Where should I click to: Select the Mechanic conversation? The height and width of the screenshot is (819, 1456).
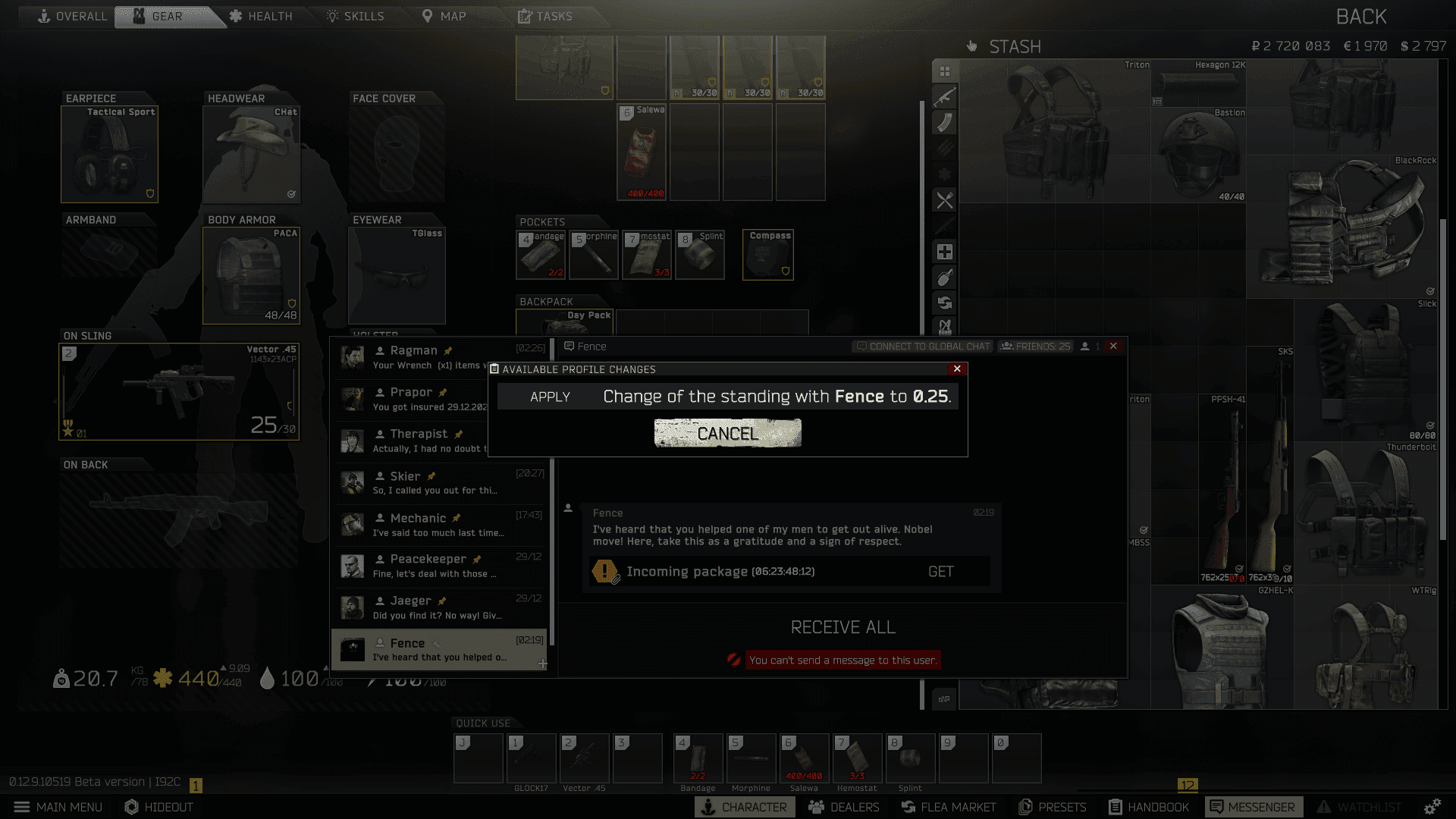[440, 525]
